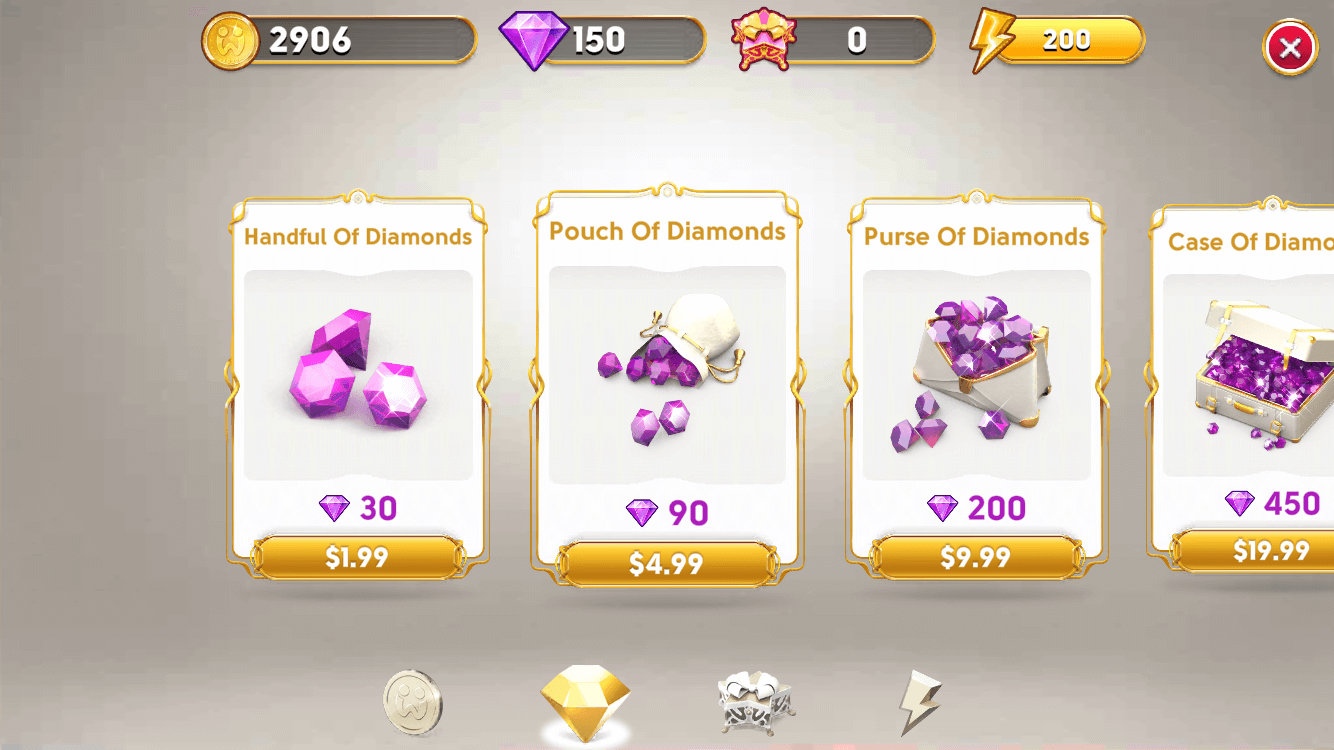Click the Pouch Of Diamonds bag image

point(669,370)
